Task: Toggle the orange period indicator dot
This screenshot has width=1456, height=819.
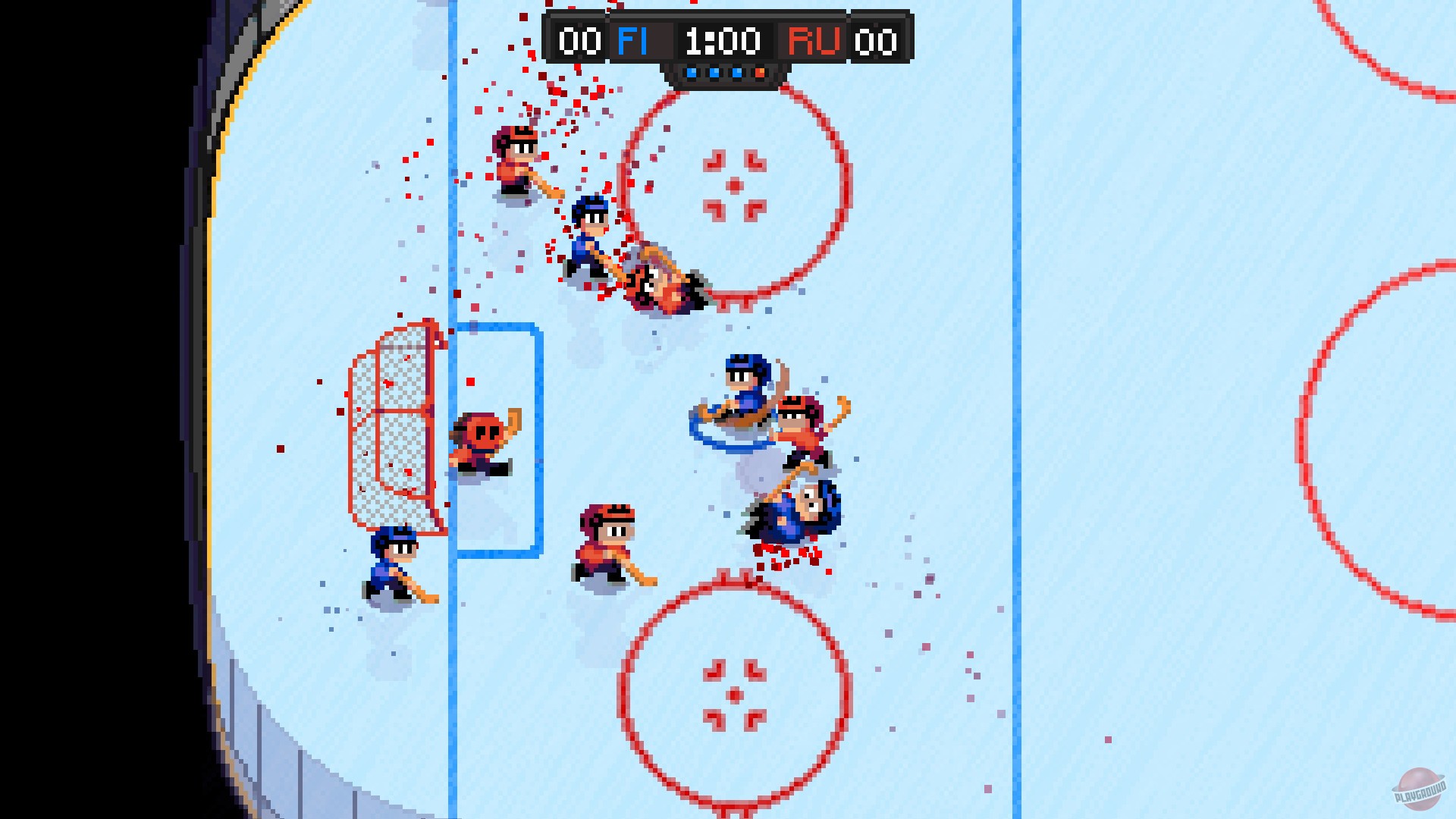Action: [759, 73]
